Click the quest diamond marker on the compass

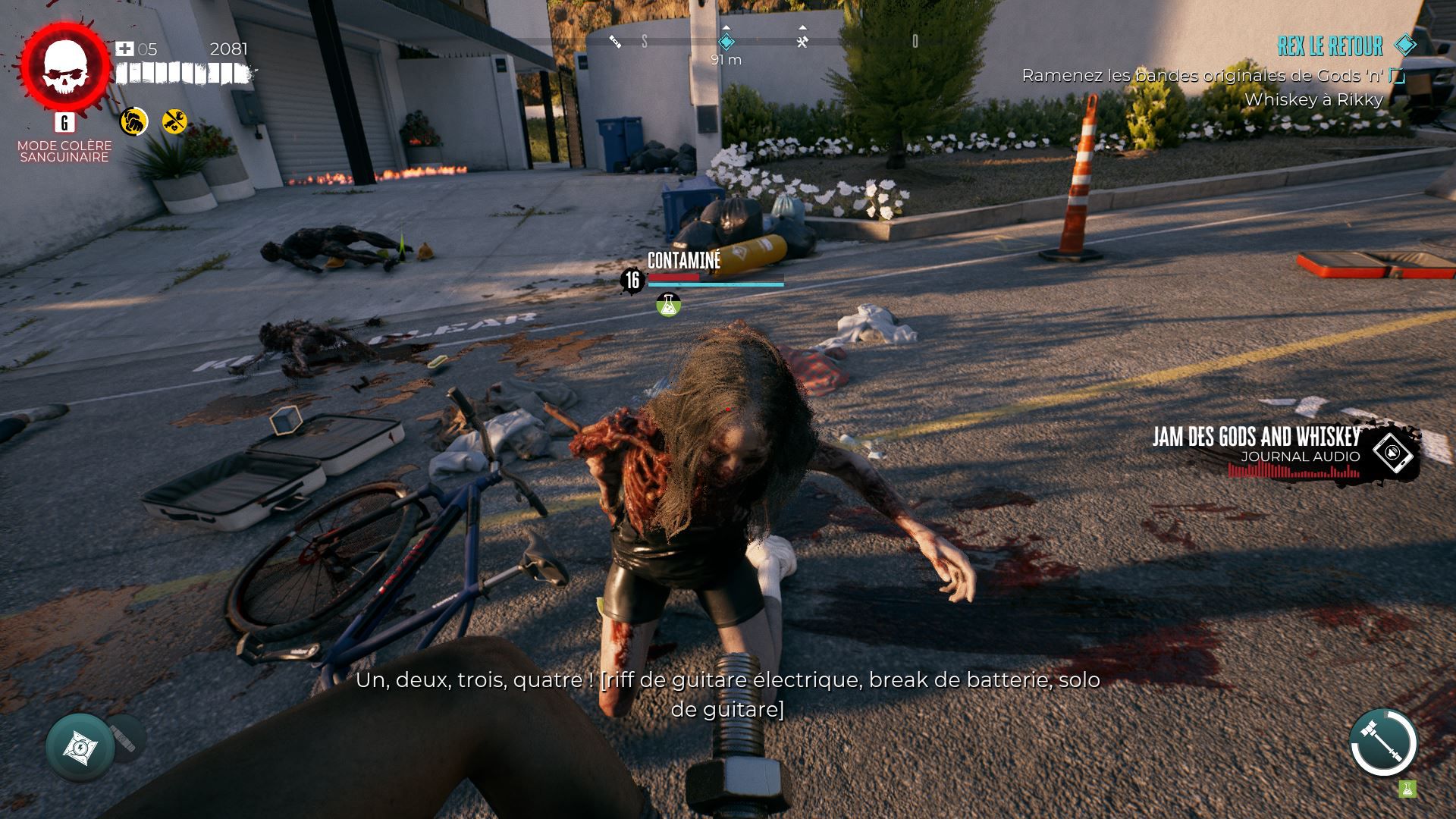[726, 41]
